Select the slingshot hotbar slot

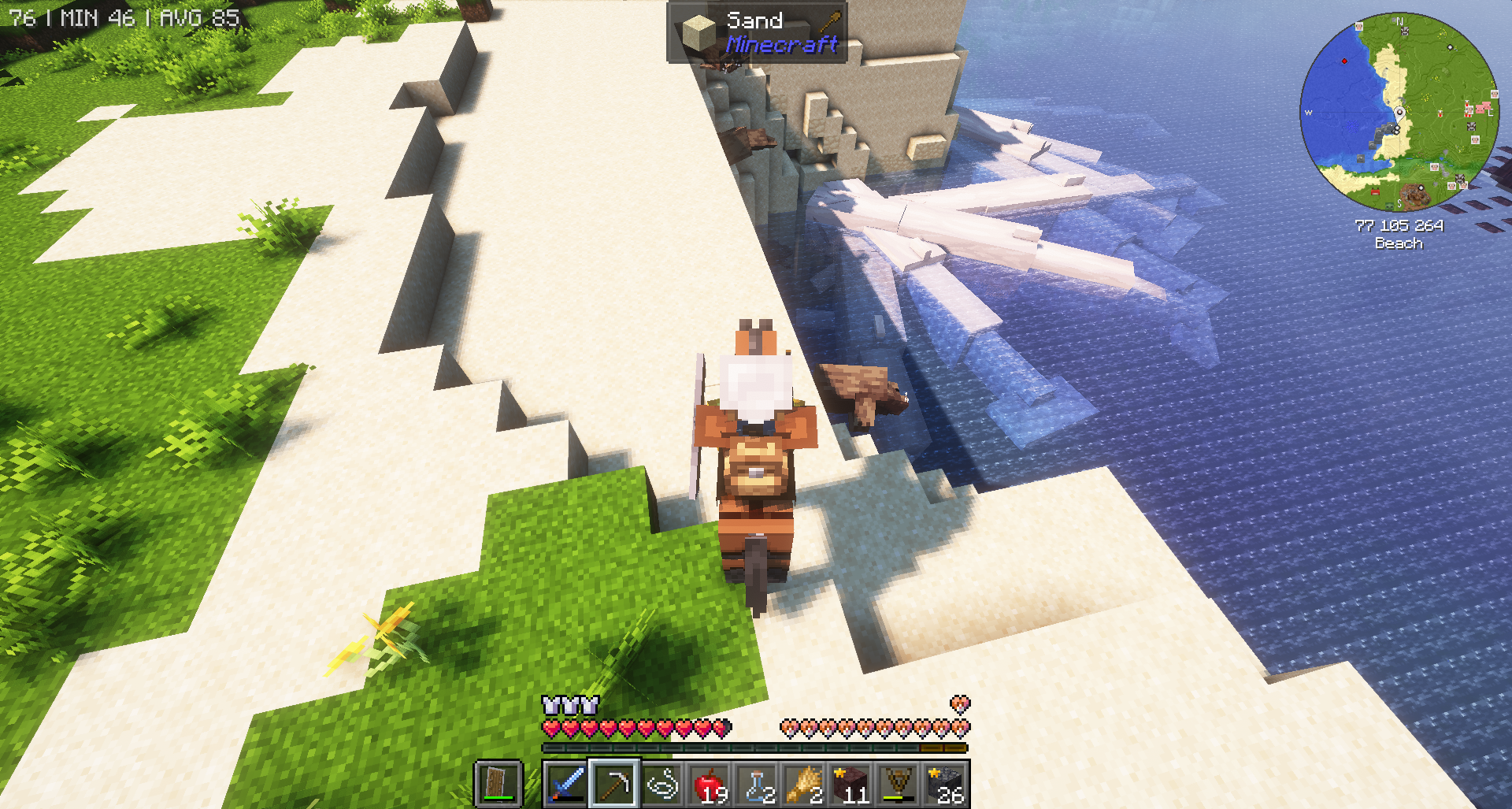899,784
